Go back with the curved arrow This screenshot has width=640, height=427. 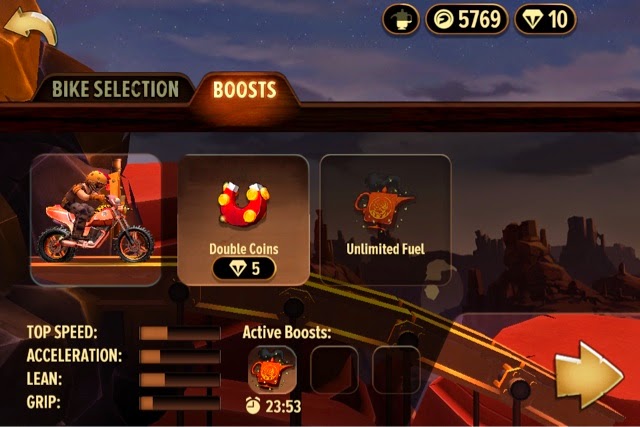(30, 24)
